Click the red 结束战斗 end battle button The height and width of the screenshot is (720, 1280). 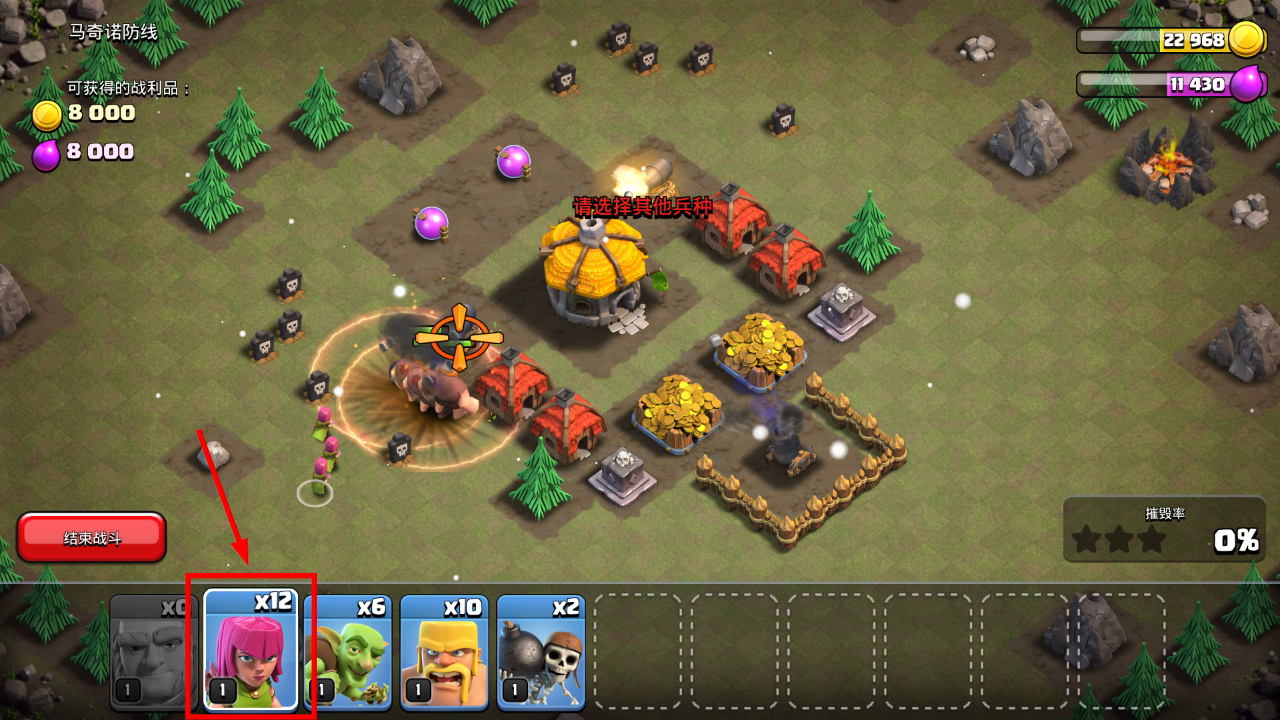click(x=91, y=538)
